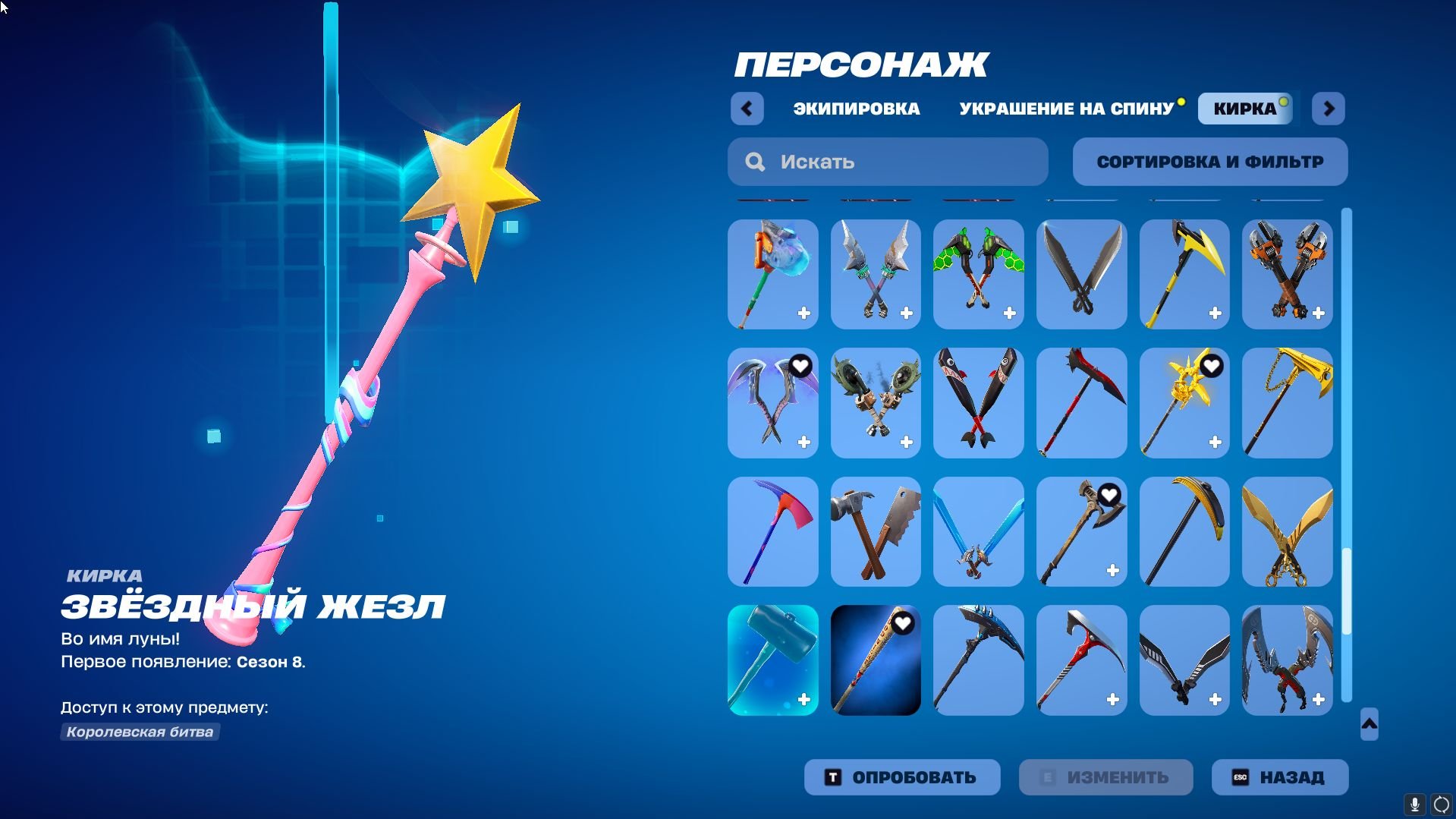The height and width of the screenshot is (819, 1456).
Task: Toggle the heart on the purple wings pickaxe
Action: coord(799,365)
